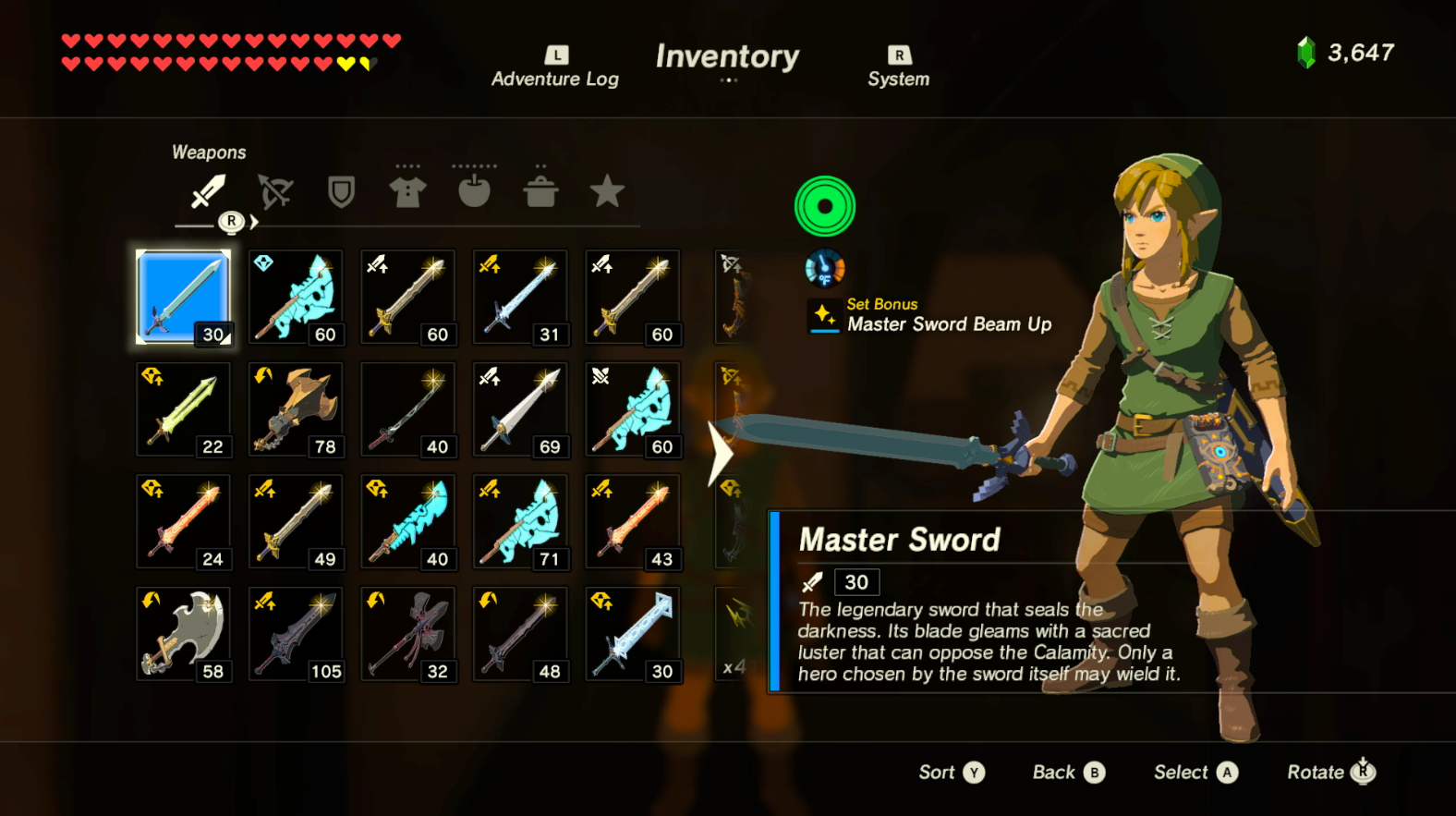Select the Key Items star category

(608, 191)
